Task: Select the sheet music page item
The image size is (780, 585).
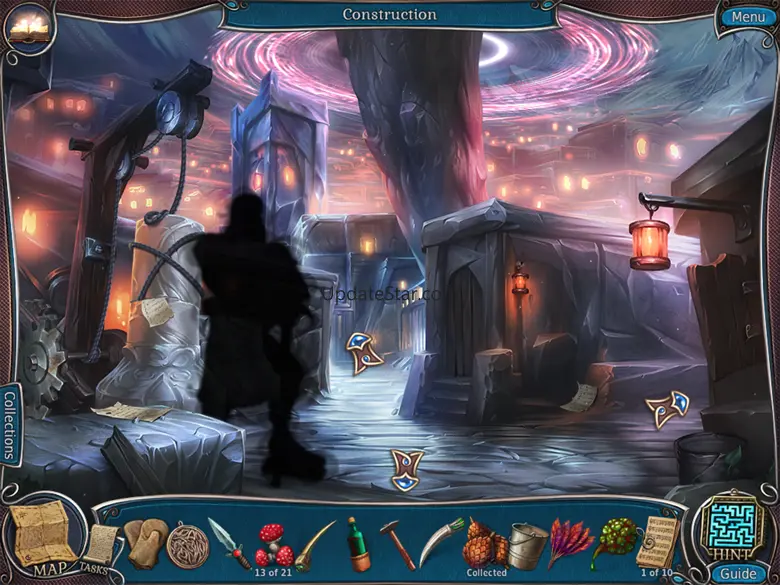Action: pyautogui.click(x=656, y=541)
